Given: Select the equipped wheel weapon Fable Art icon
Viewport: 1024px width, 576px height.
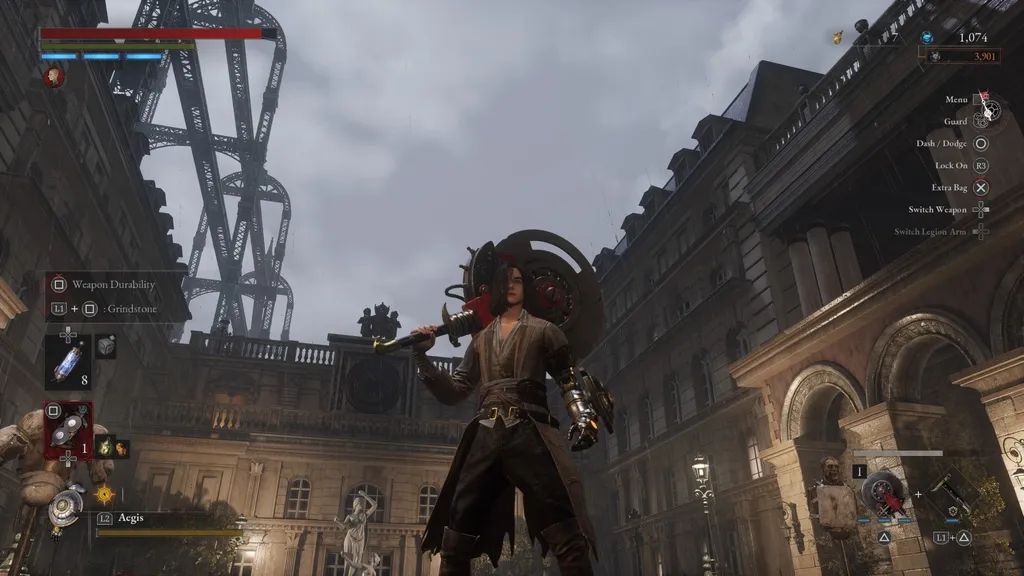Looking at the screenshot, I should [x=884, y=494].
